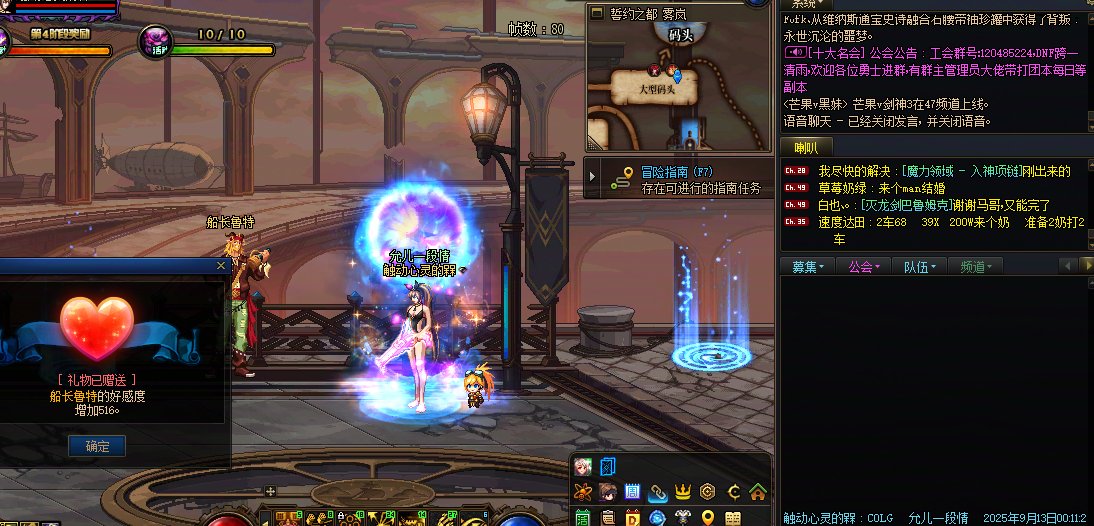Open the gold crown menu icon
The width and height of the screenshot is (1094, 526).
pyautogui.click(x=683, y=491)
